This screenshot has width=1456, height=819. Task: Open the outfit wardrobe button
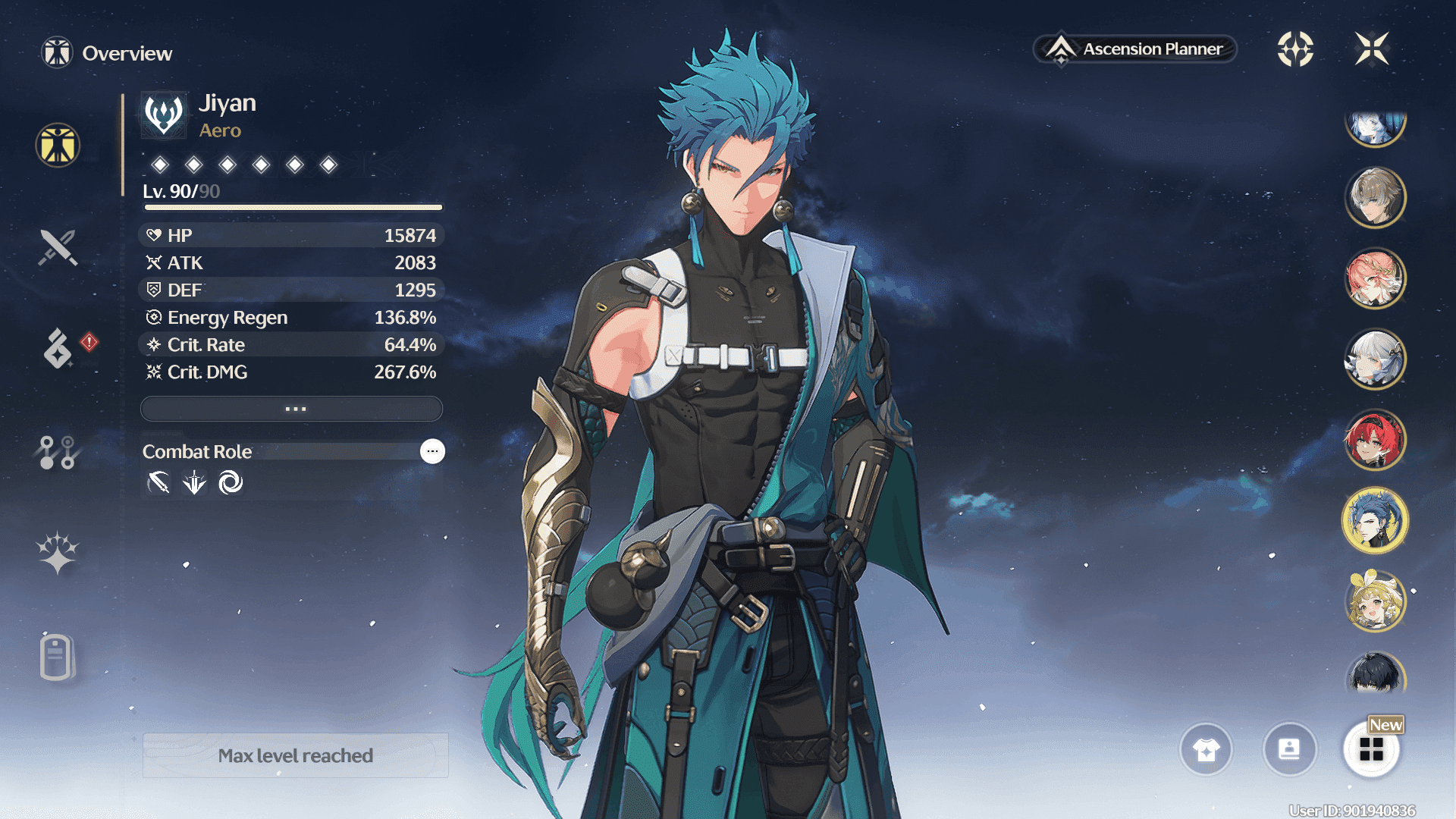pyautogui.click(x=1206, y=749)
